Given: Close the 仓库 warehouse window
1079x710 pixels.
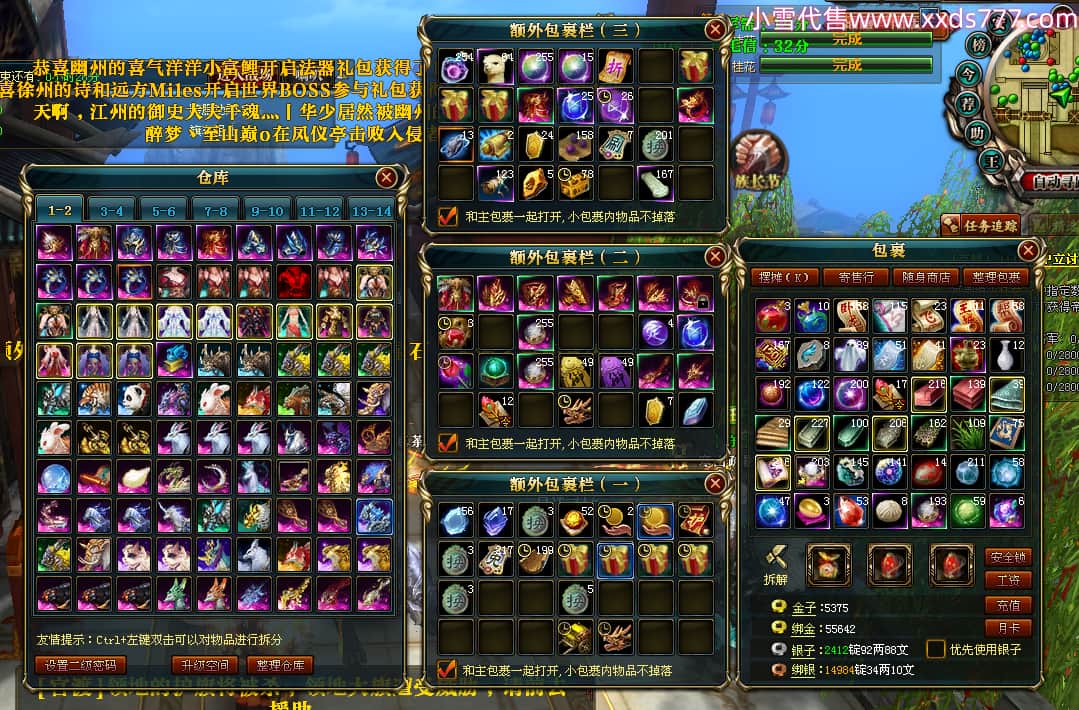Looking at the screenshot, I should [x=387, y=179].
